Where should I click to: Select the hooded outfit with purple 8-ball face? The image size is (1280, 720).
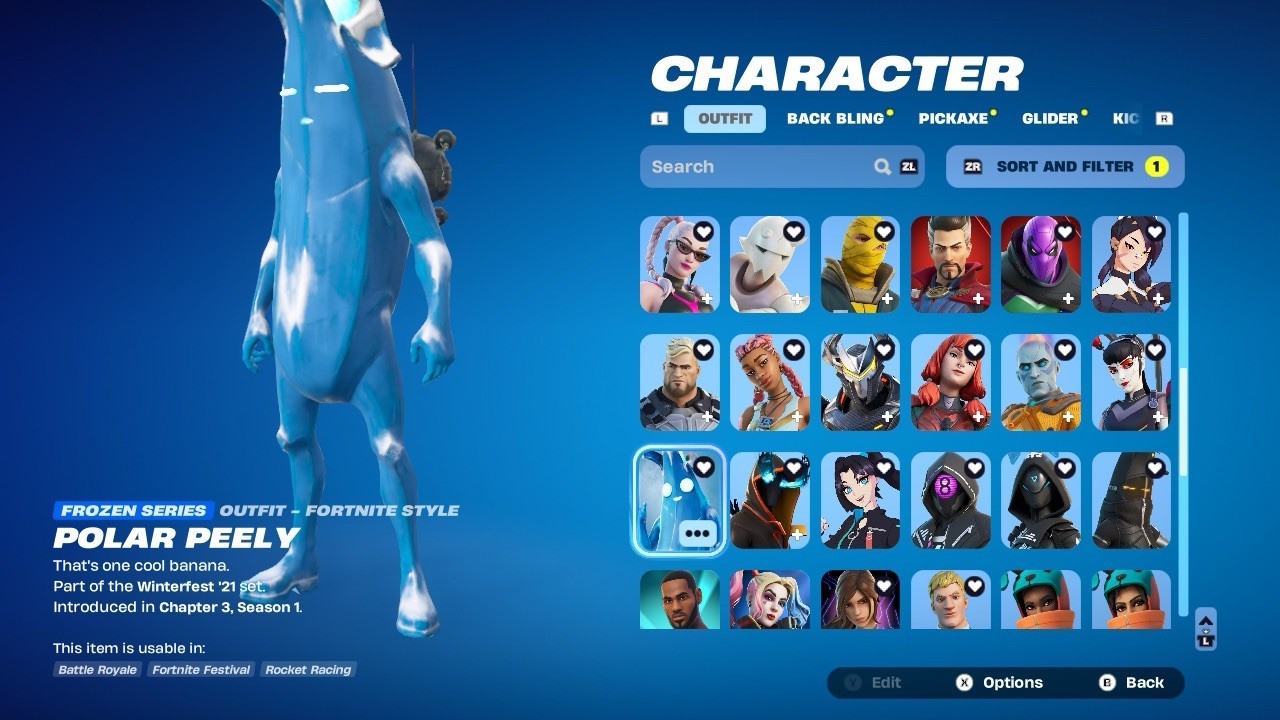(950, 500)
